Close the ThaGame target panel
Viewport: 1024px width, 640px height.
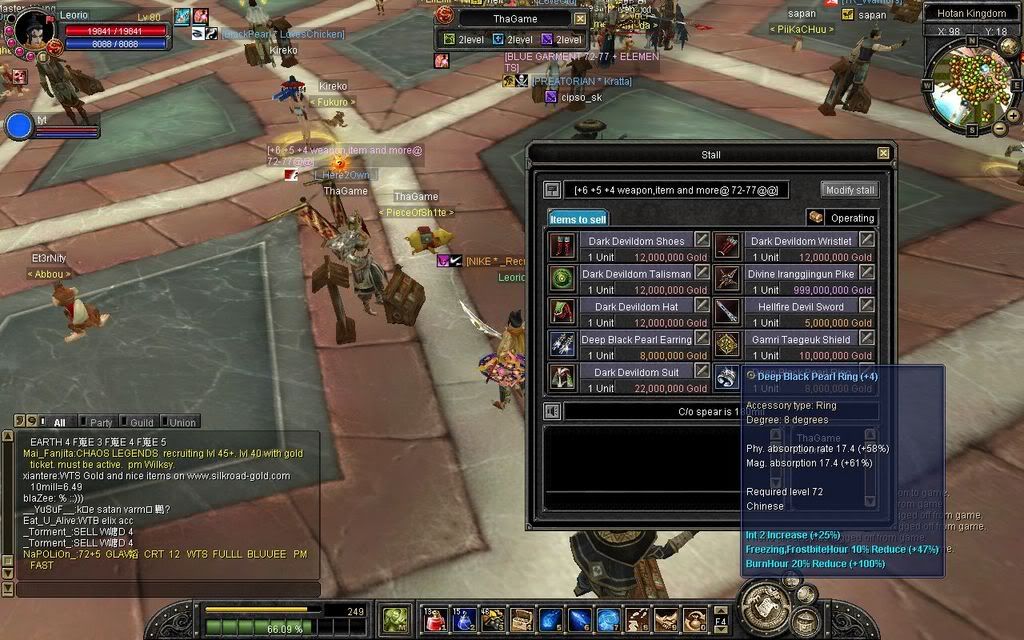click(581, 19)
